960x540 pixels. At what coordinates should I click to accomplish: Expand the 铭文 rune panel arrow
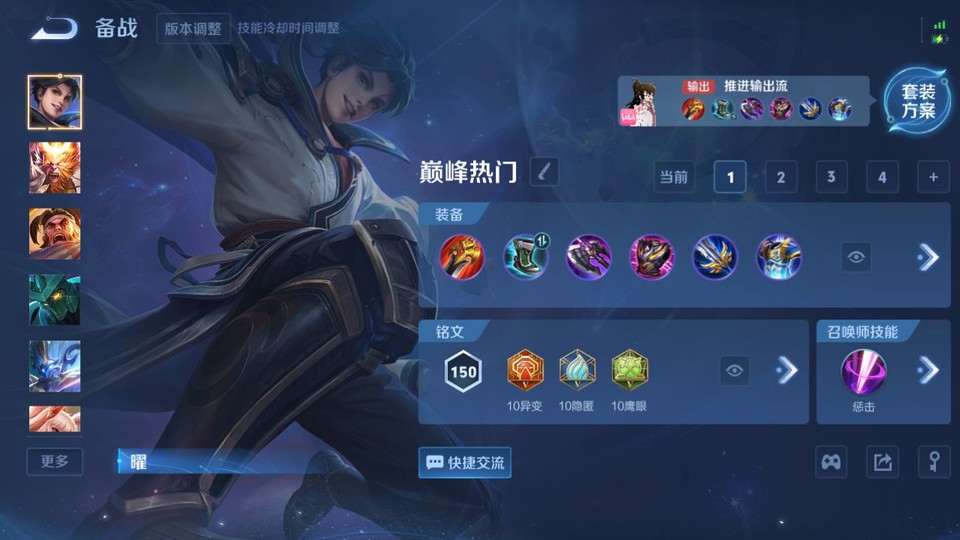[787, 371]
